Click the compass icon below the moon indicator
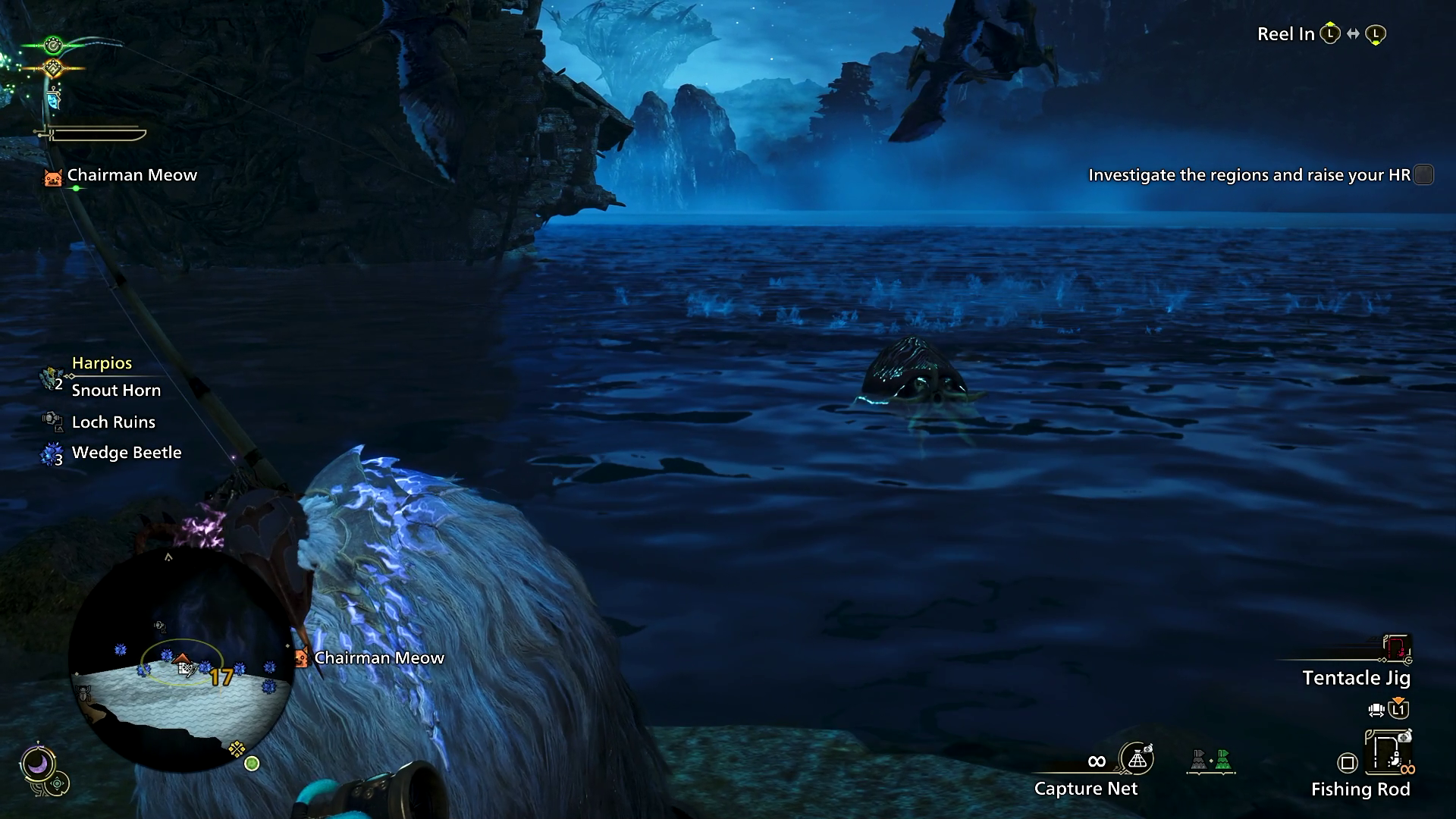This screenshot has width=1456, height=819. tap(57, 783)
